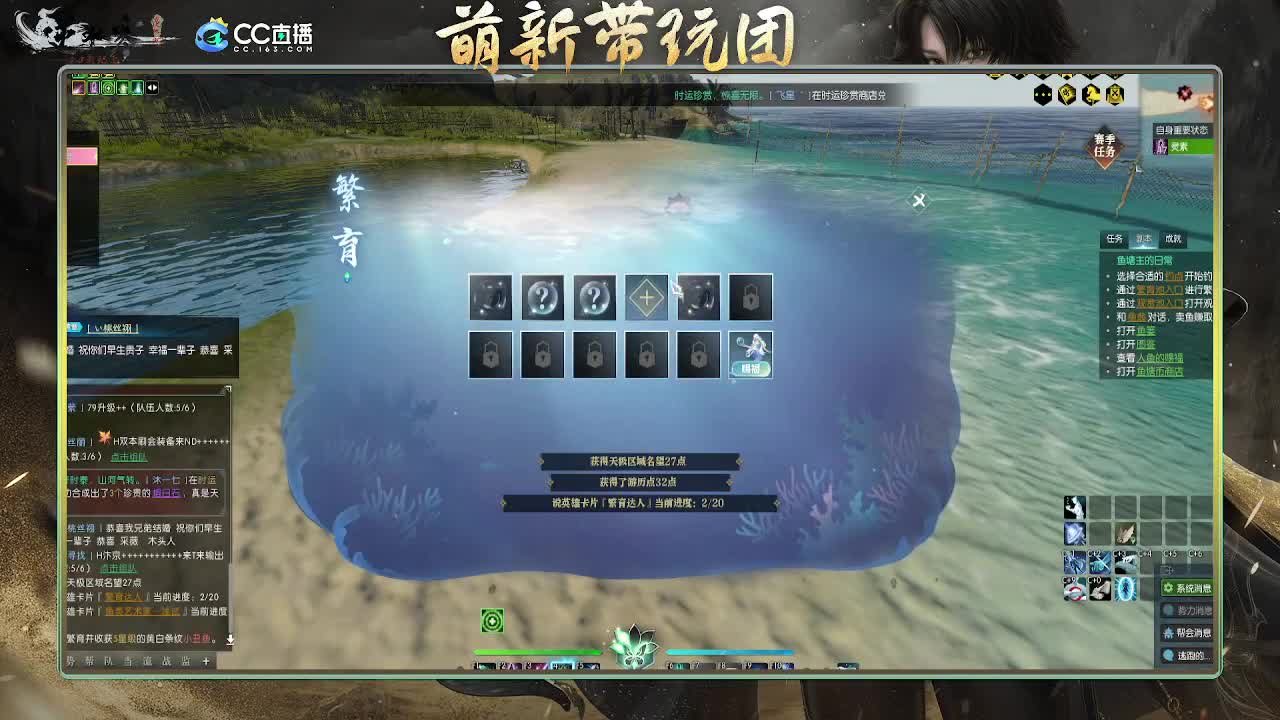
Task: Click the glowing plus slot to add a fish
Action: point(646,297)
